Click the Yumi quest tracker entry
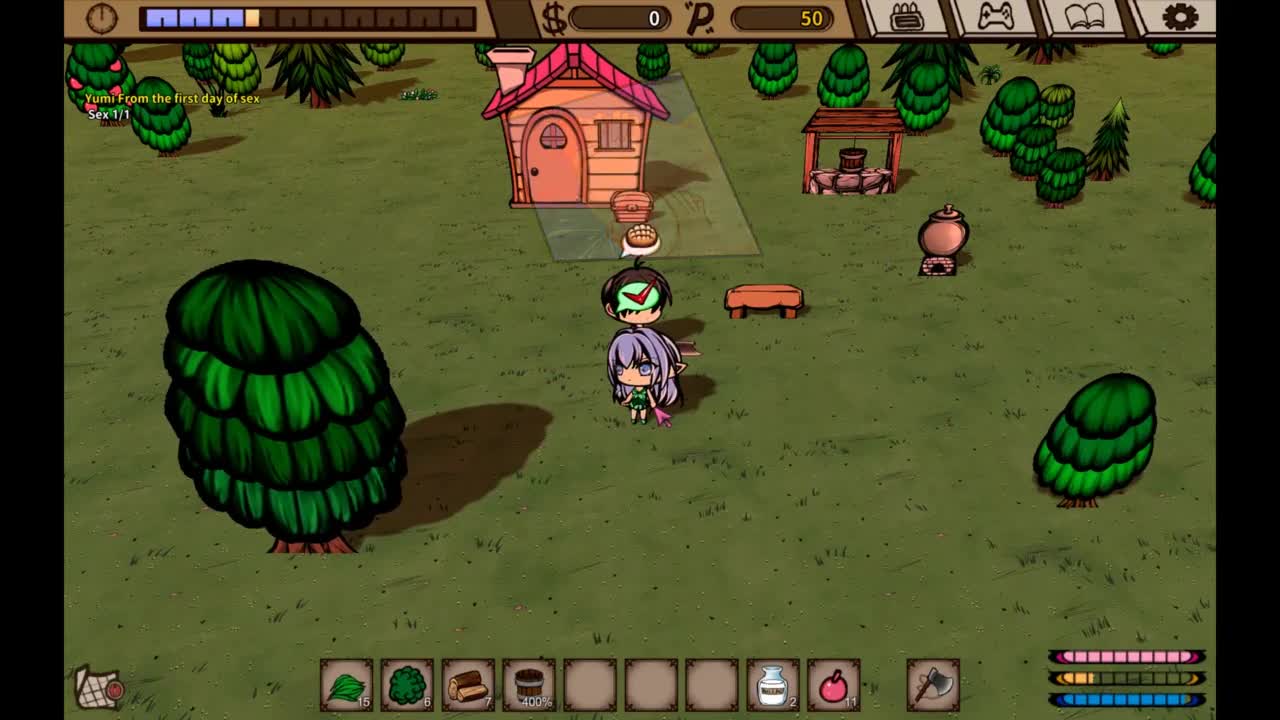 tap(172, 99)
